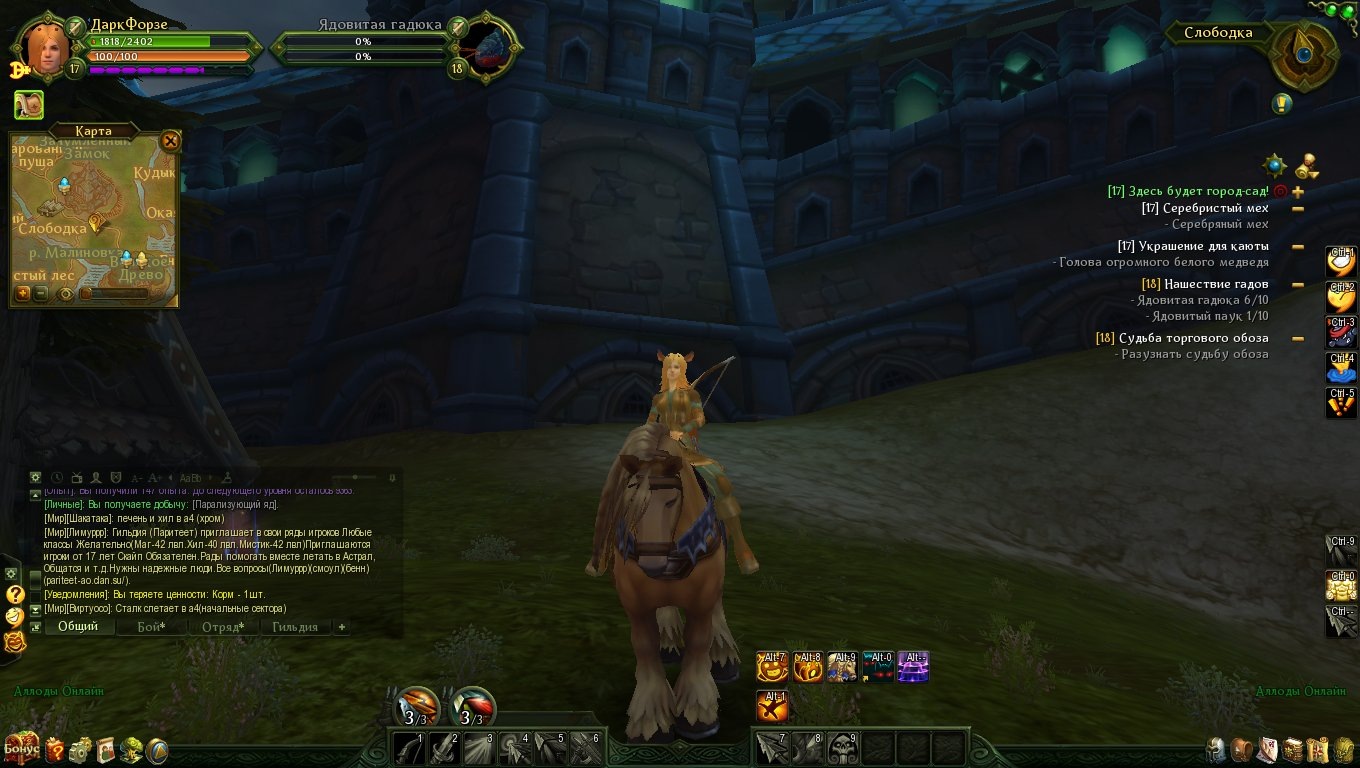Click the minimap in the Карта panel
The width and height of the screenshot is (1360, 768).
click(94, 211)
